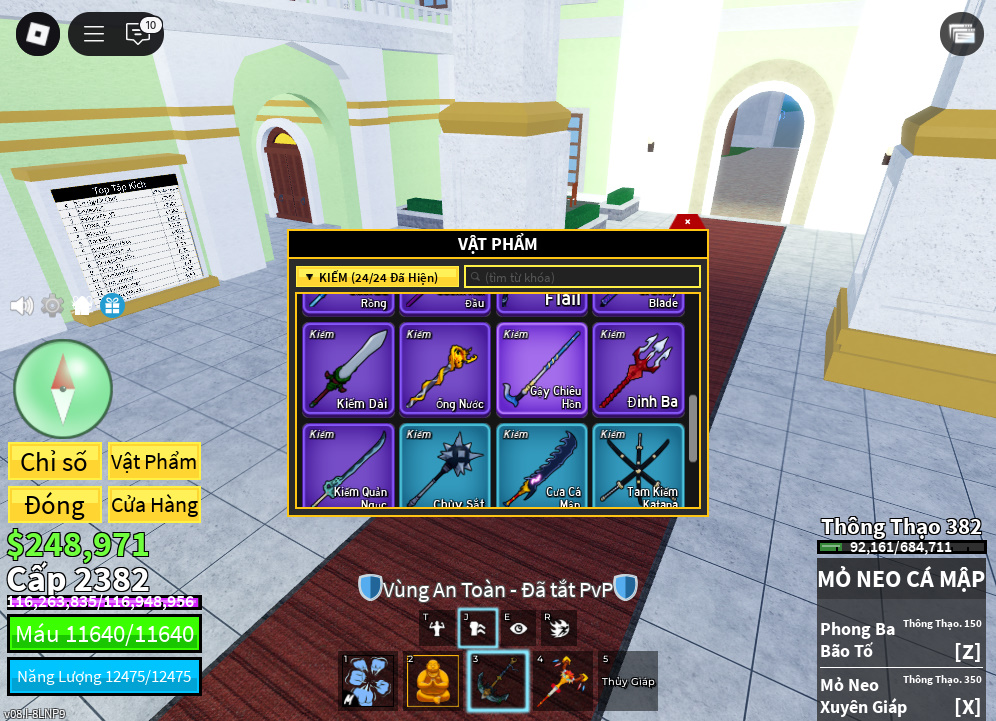Image resolution: width=996 pixels, height=721 pixels.
Task: Choose the Ống Nước weapon item
Action: pyautogui.click(x=445, y=368)
